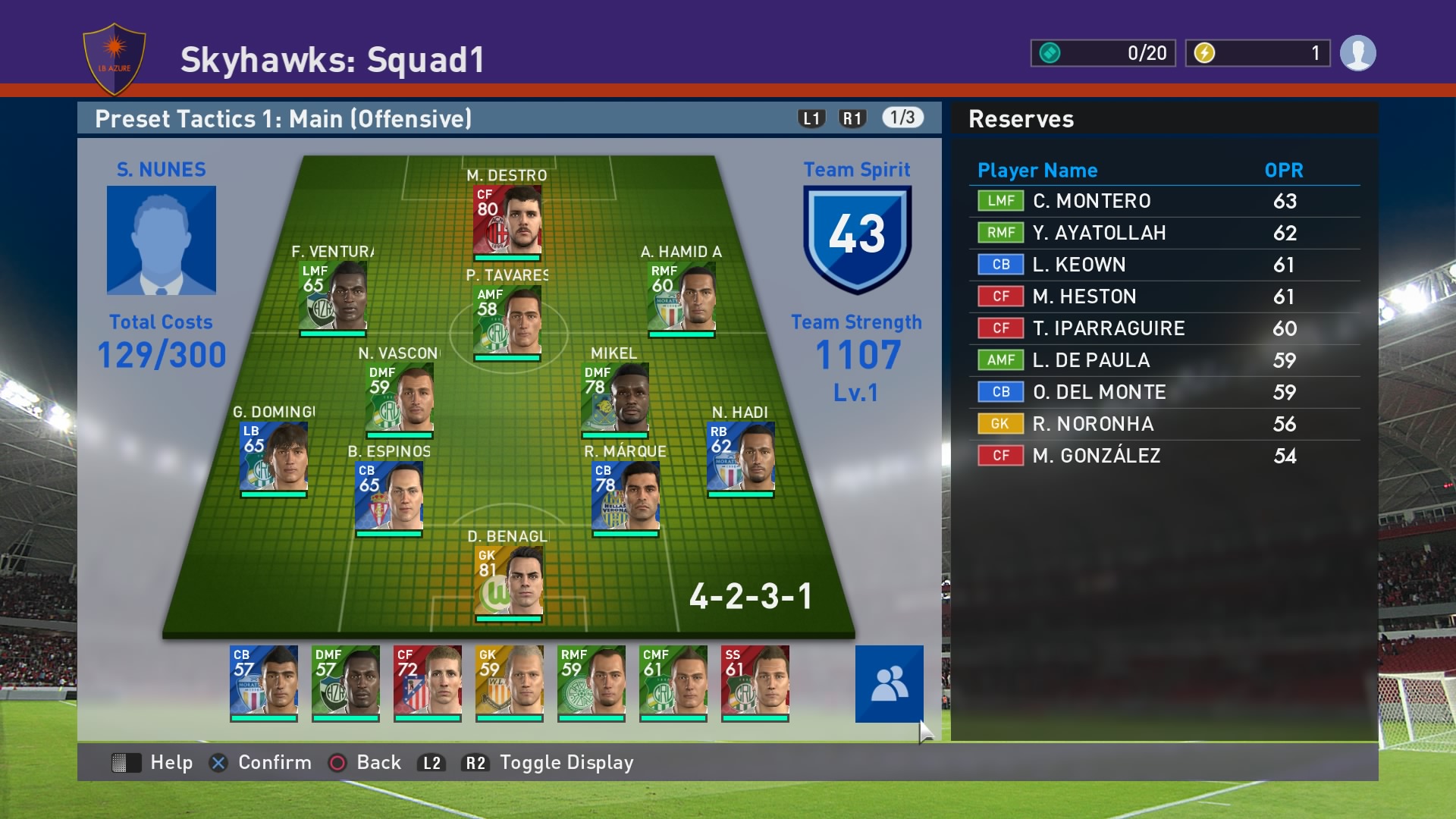The image size is (1456, 819).
Task: Click the Help controller icon
Action: (x=127, y=763)
